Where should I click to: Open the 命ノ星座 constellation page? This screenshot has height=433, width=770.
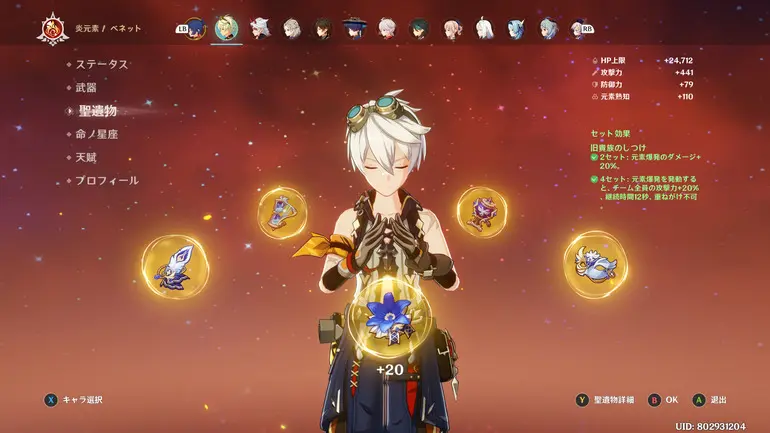97,134
